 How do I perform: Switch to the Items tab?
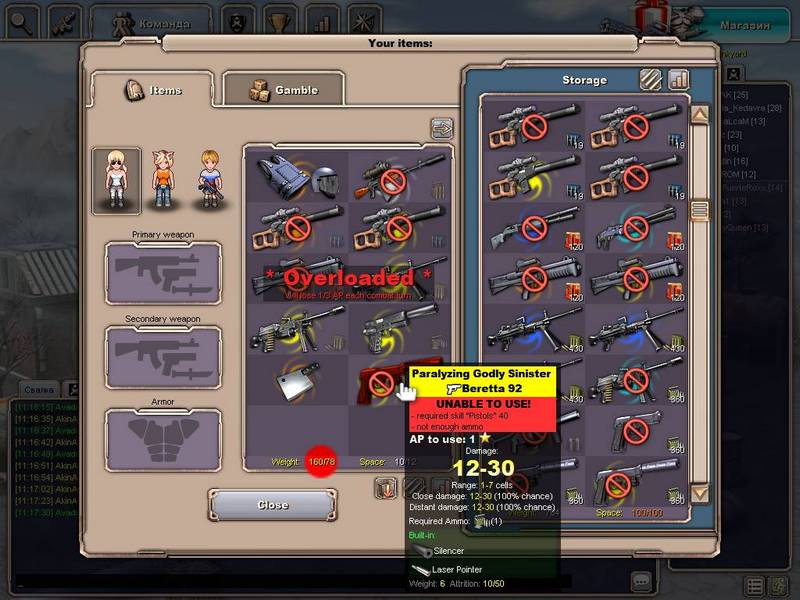(152, 90)
